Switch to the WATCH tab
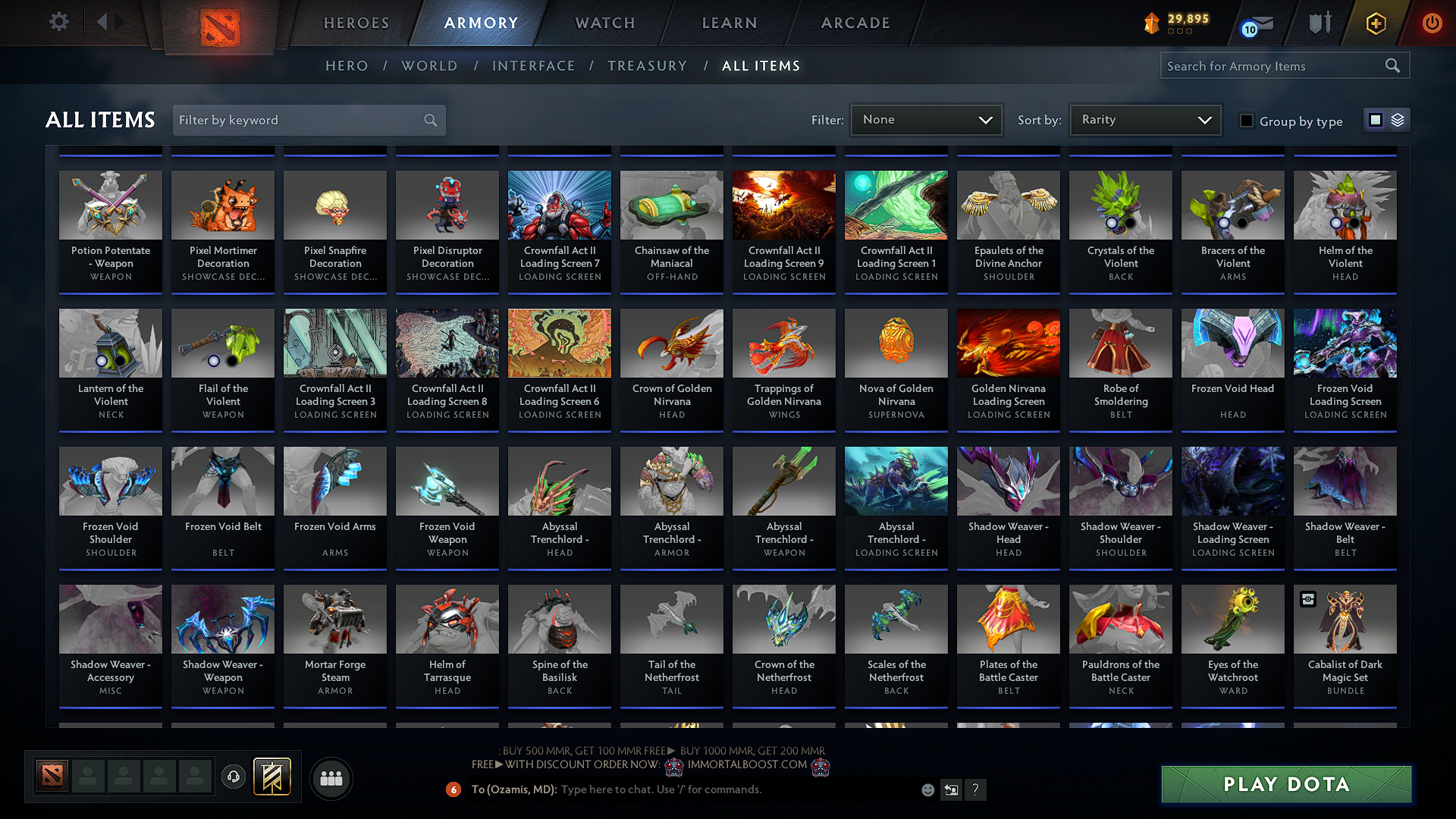 [604, 23]
